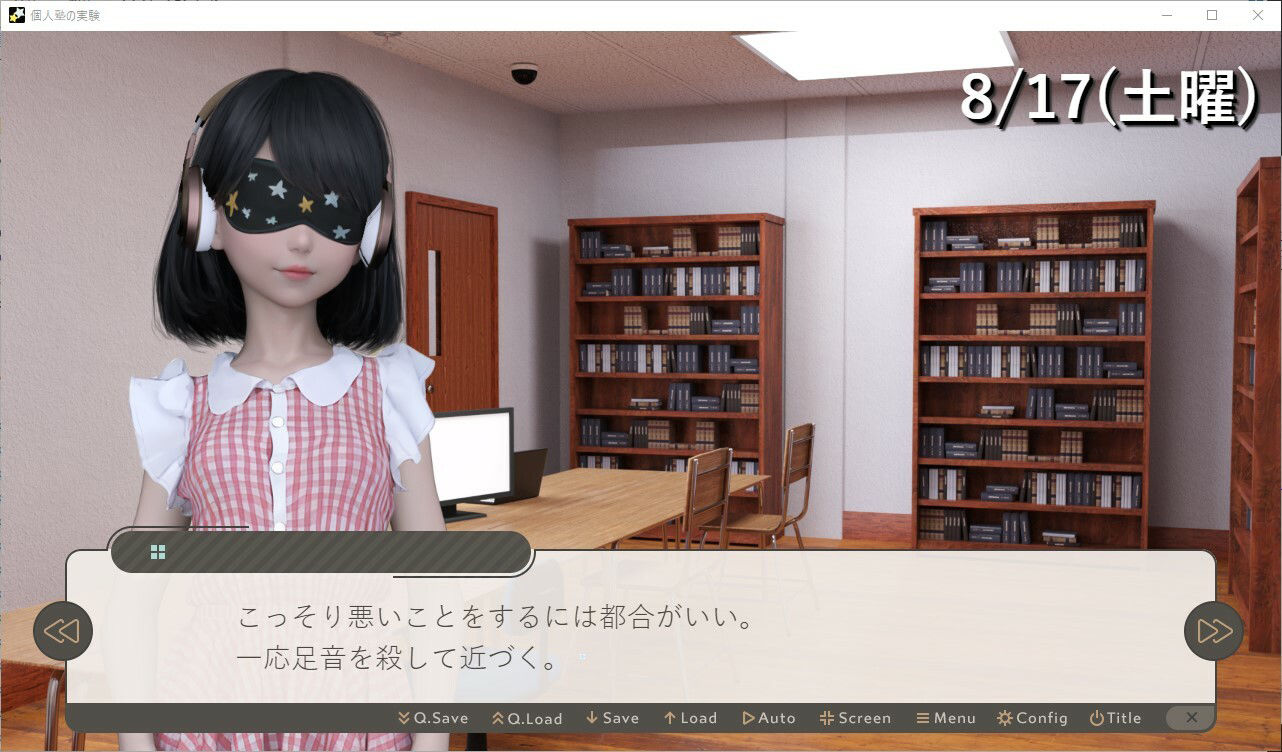Rewind dialogue with the left double-arrow
The height and width of the screenshot is (752, 1282).
(63, 630)
